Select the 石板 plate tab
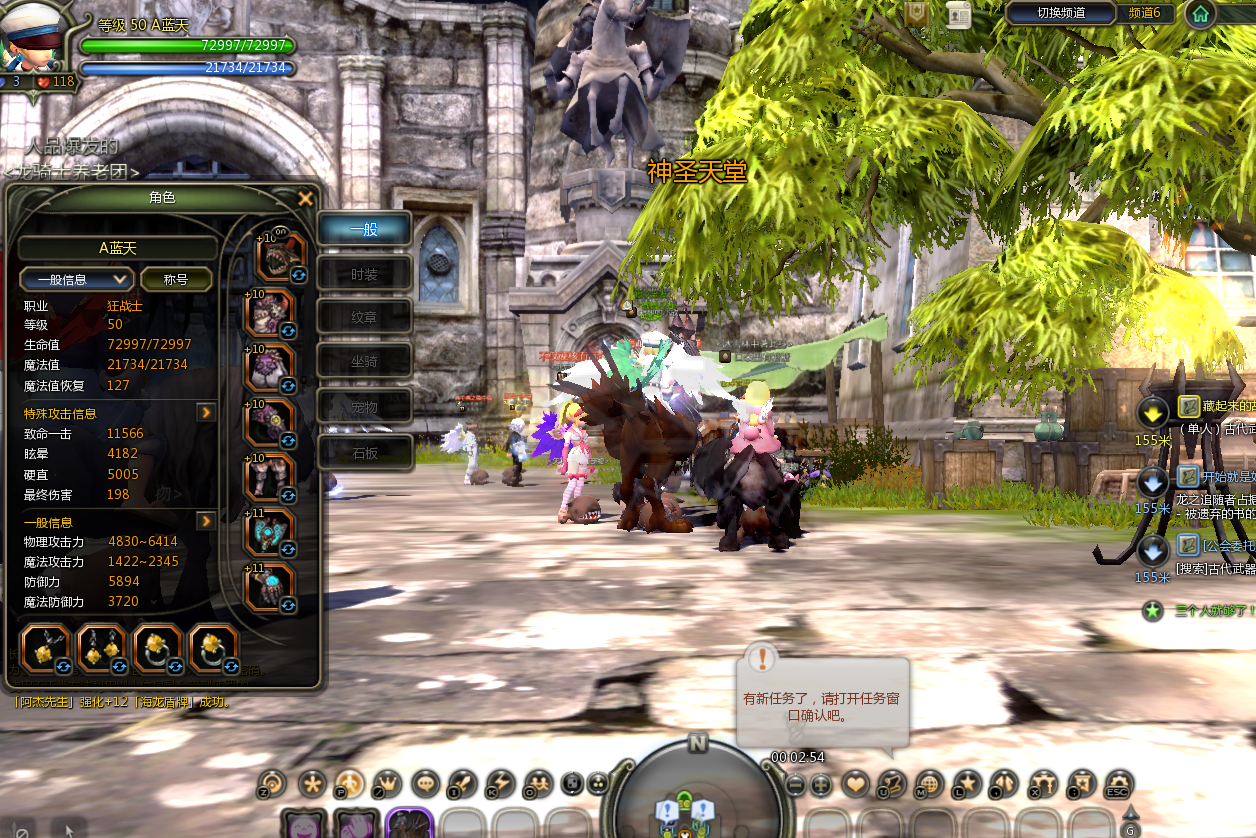Image resolution: width=1256 pixels, height=838 pixels. click(364, 453)
